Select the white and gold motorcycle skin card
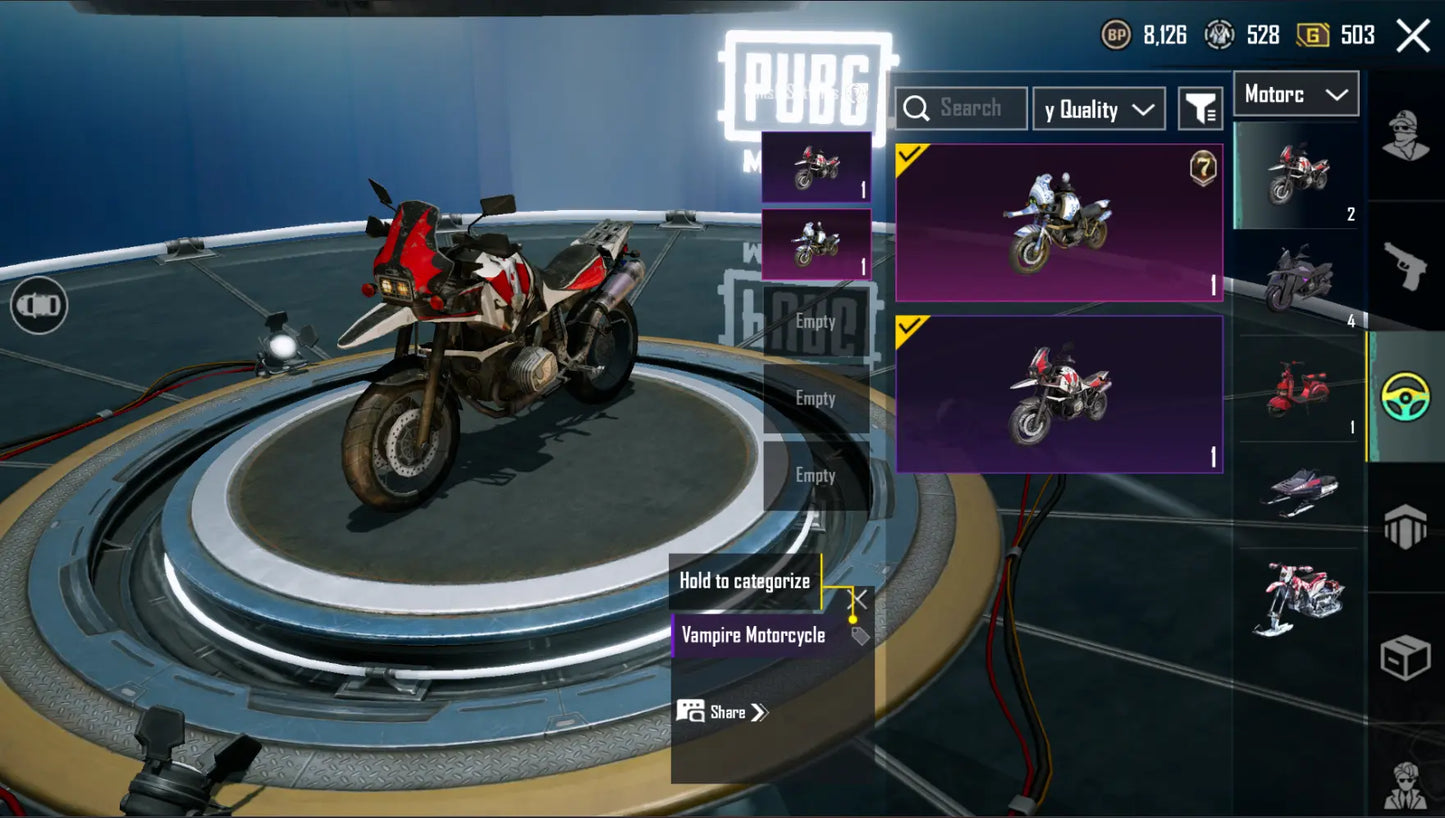The width and height of the screenshot is (1445, 818). 1059,223
